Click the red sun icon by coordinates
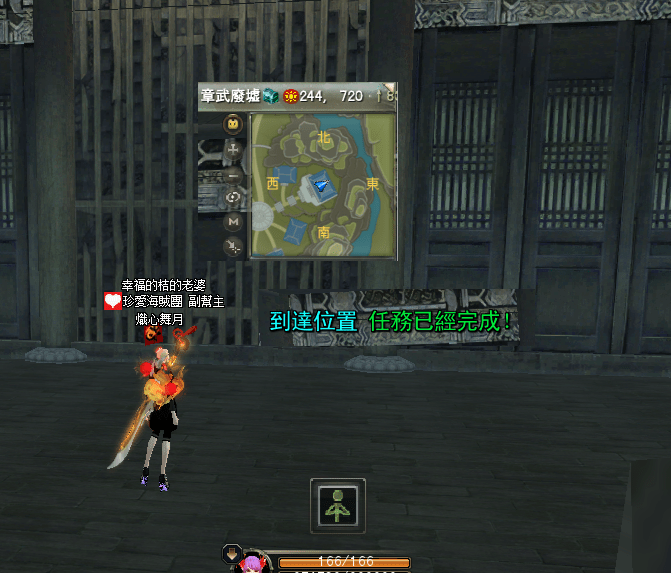The image size is (671, 573). point(290,96)
